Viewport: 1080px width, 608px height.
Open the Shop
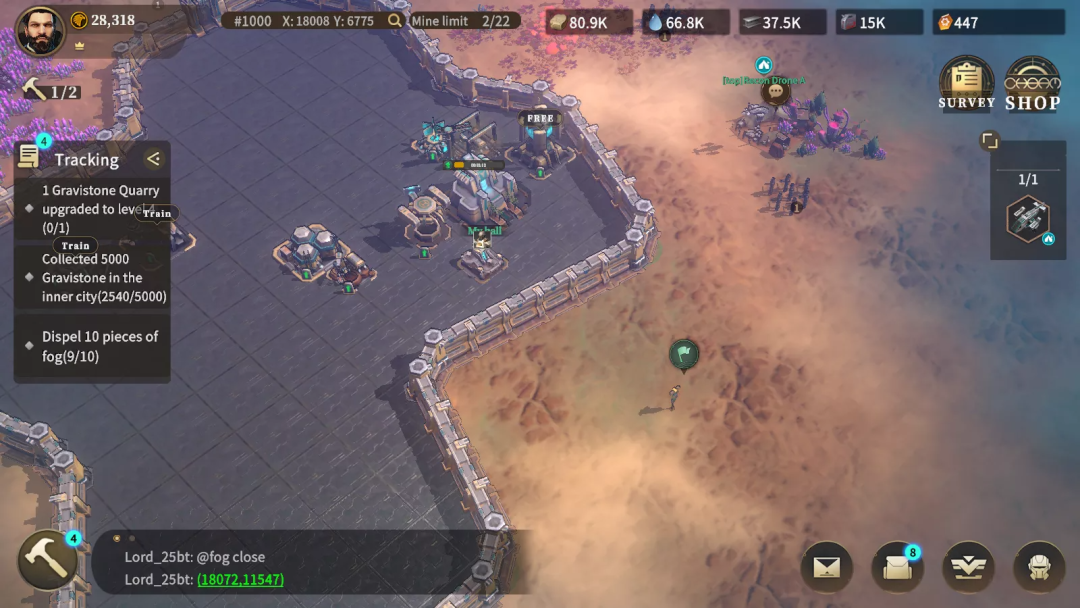(1032, 82)
